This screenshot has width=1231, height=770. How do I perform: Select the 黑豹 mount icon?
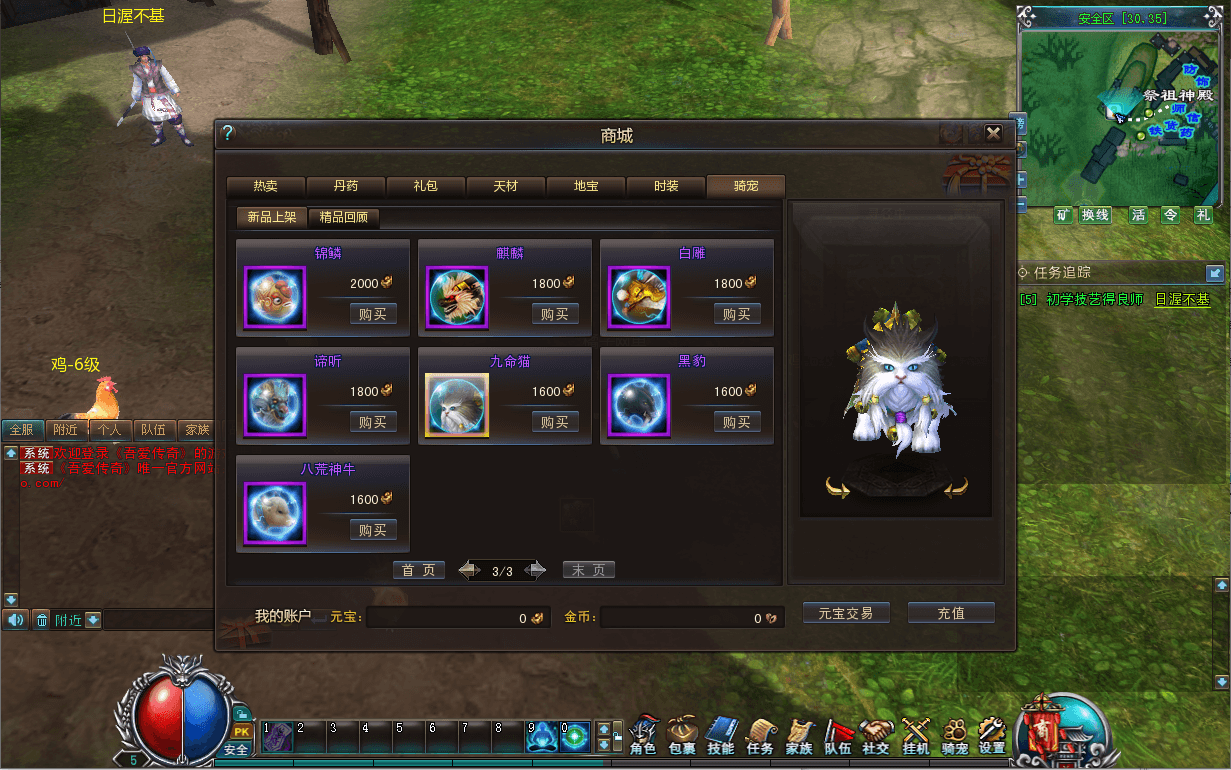639,405
